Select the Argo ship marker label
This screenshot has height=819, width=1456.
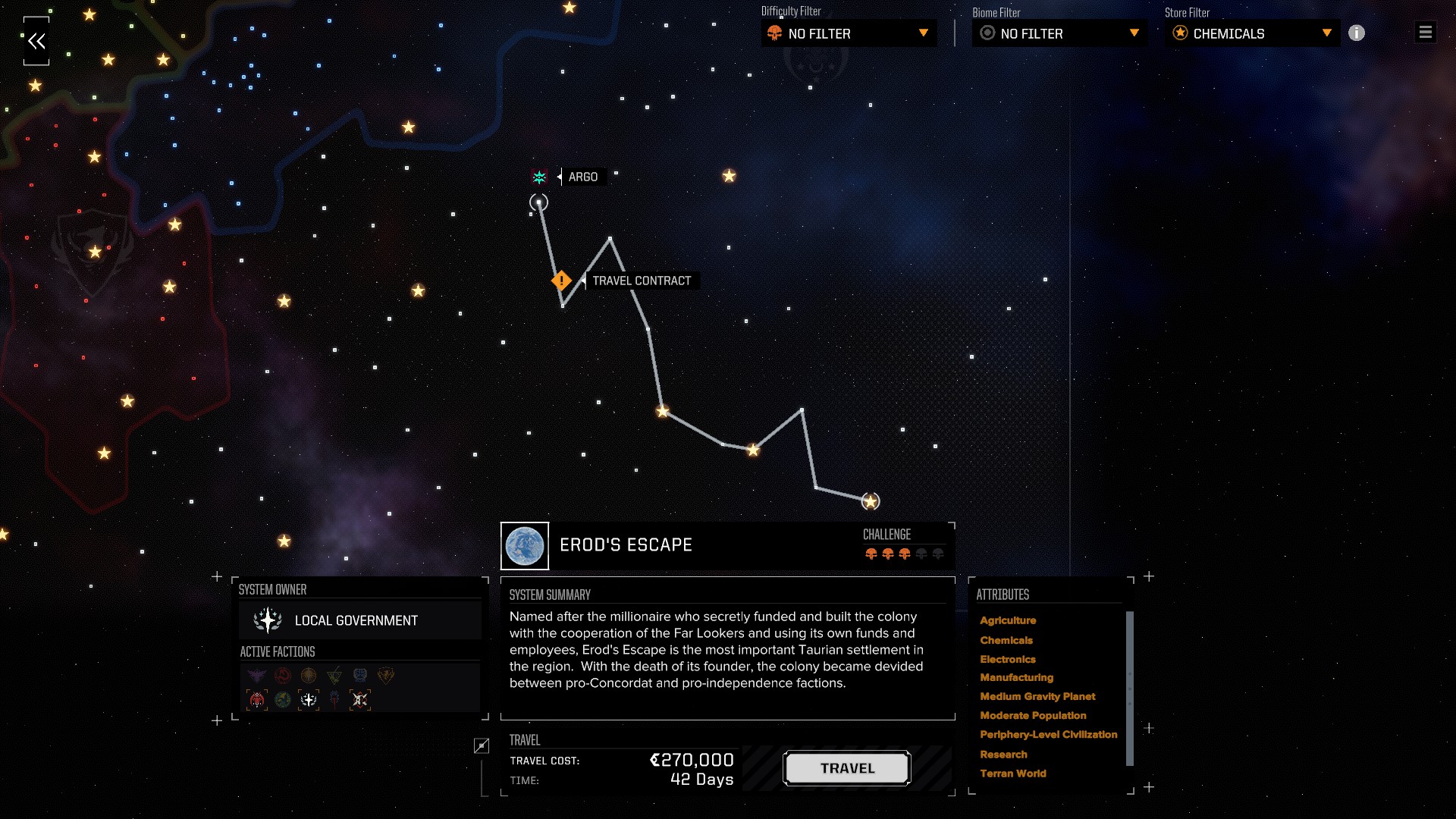pyautogui.click(x=582, y=177)
